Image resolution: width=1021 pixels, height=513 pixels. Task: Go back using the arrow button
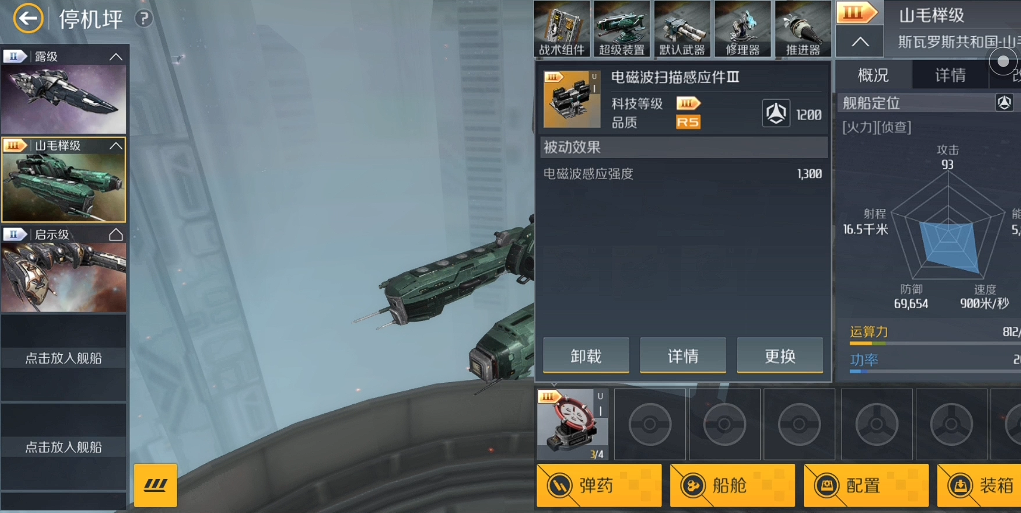29,18
